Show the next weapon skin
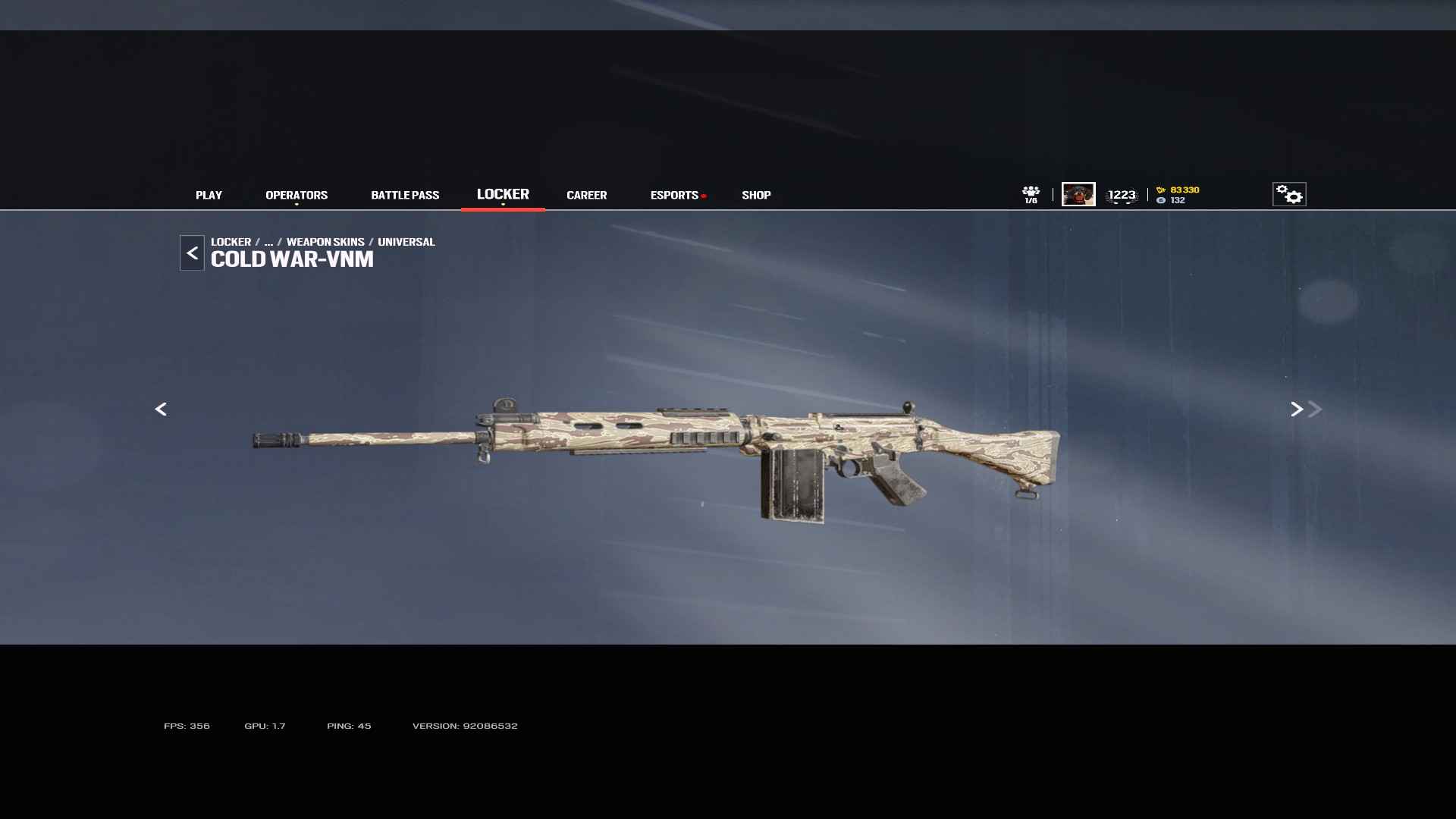Image resolution: width=1456 pixels, height=819 pixels. pos(1297,409)
